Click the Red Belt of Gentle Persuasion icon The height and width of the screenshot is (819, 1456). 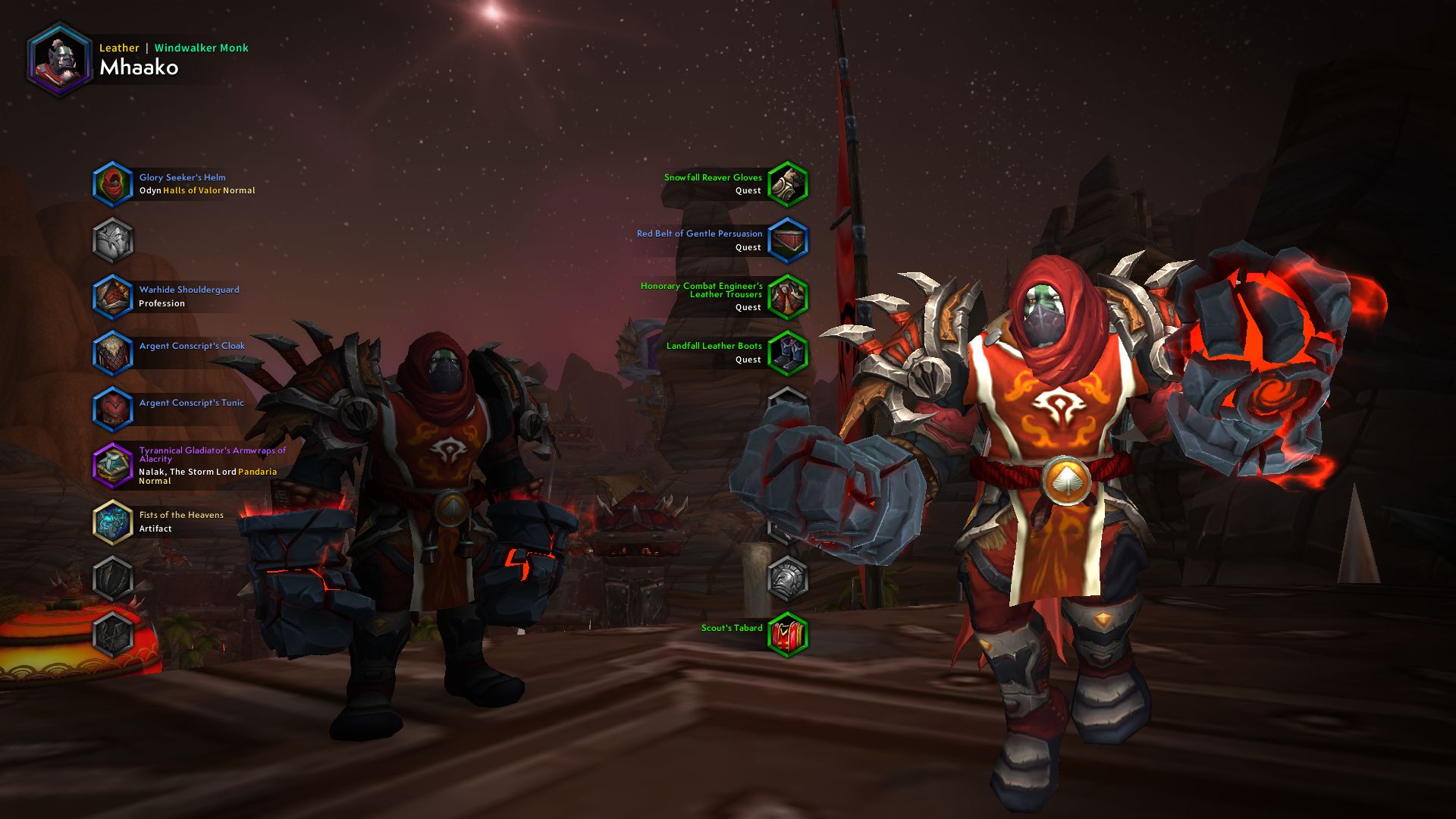788,239
